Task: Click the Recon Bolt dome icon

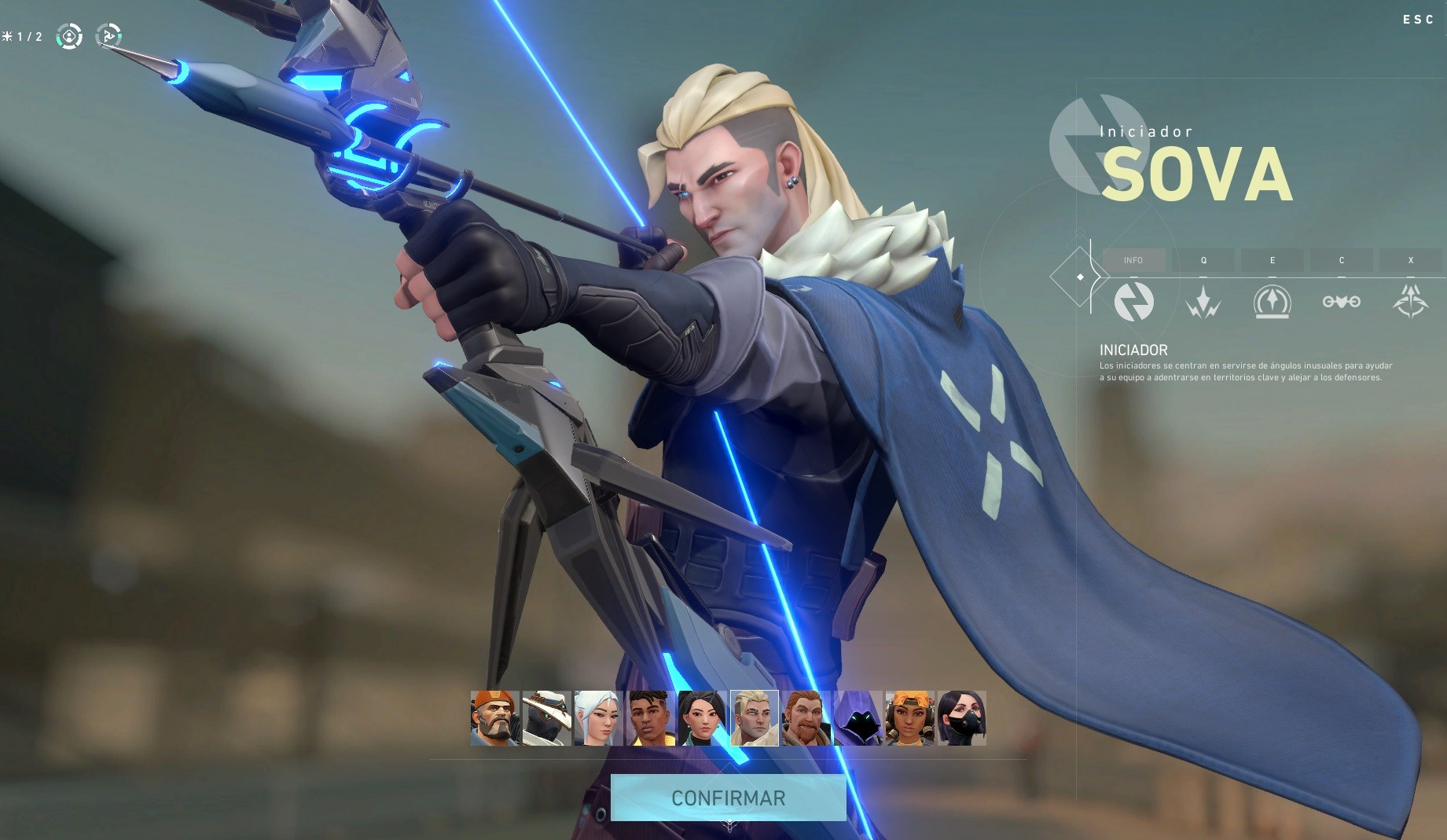Action: click(1273, 302)
